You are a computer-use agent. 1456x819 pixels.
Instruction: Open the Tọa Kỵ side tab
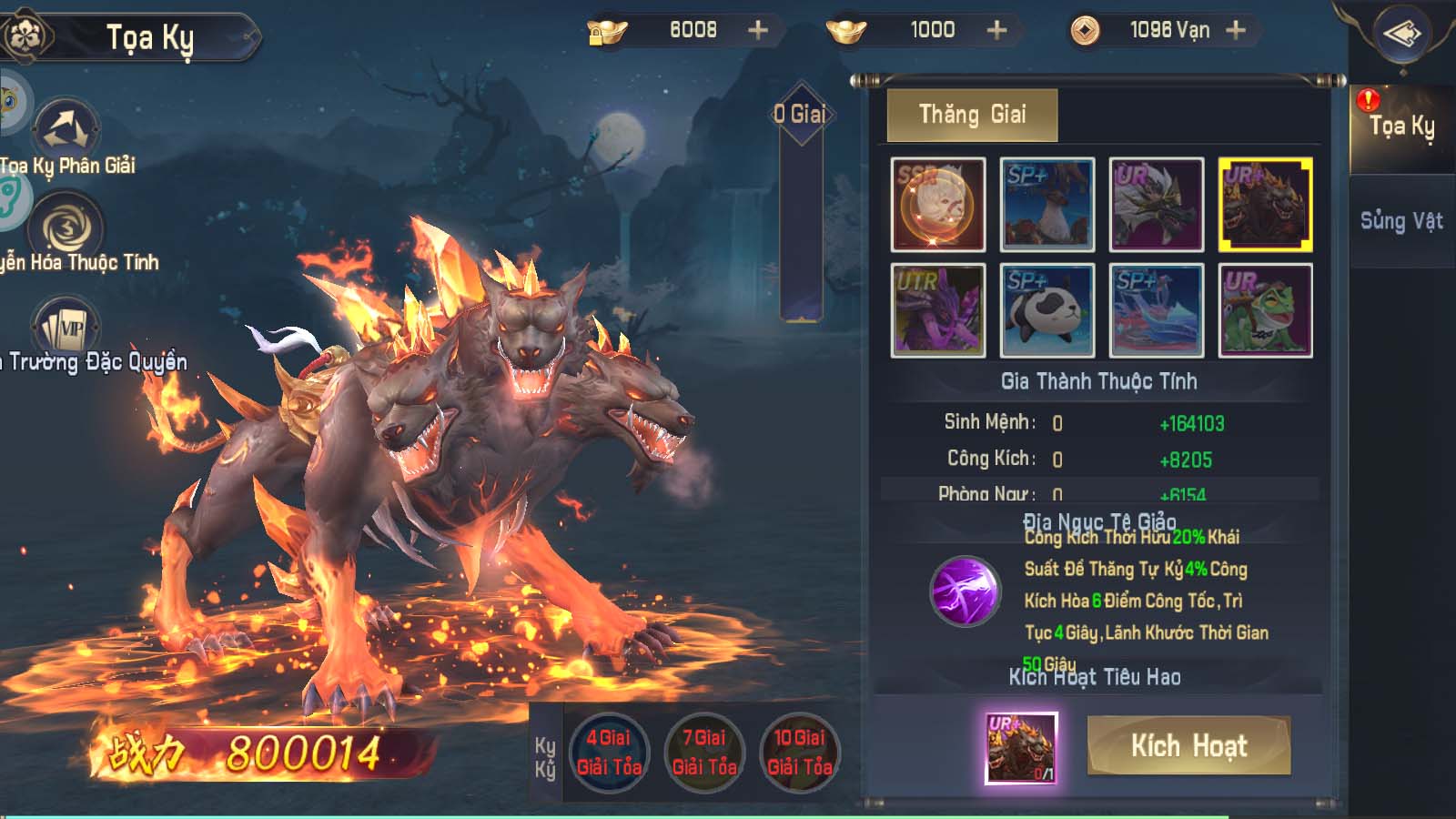click(1401, 126)
